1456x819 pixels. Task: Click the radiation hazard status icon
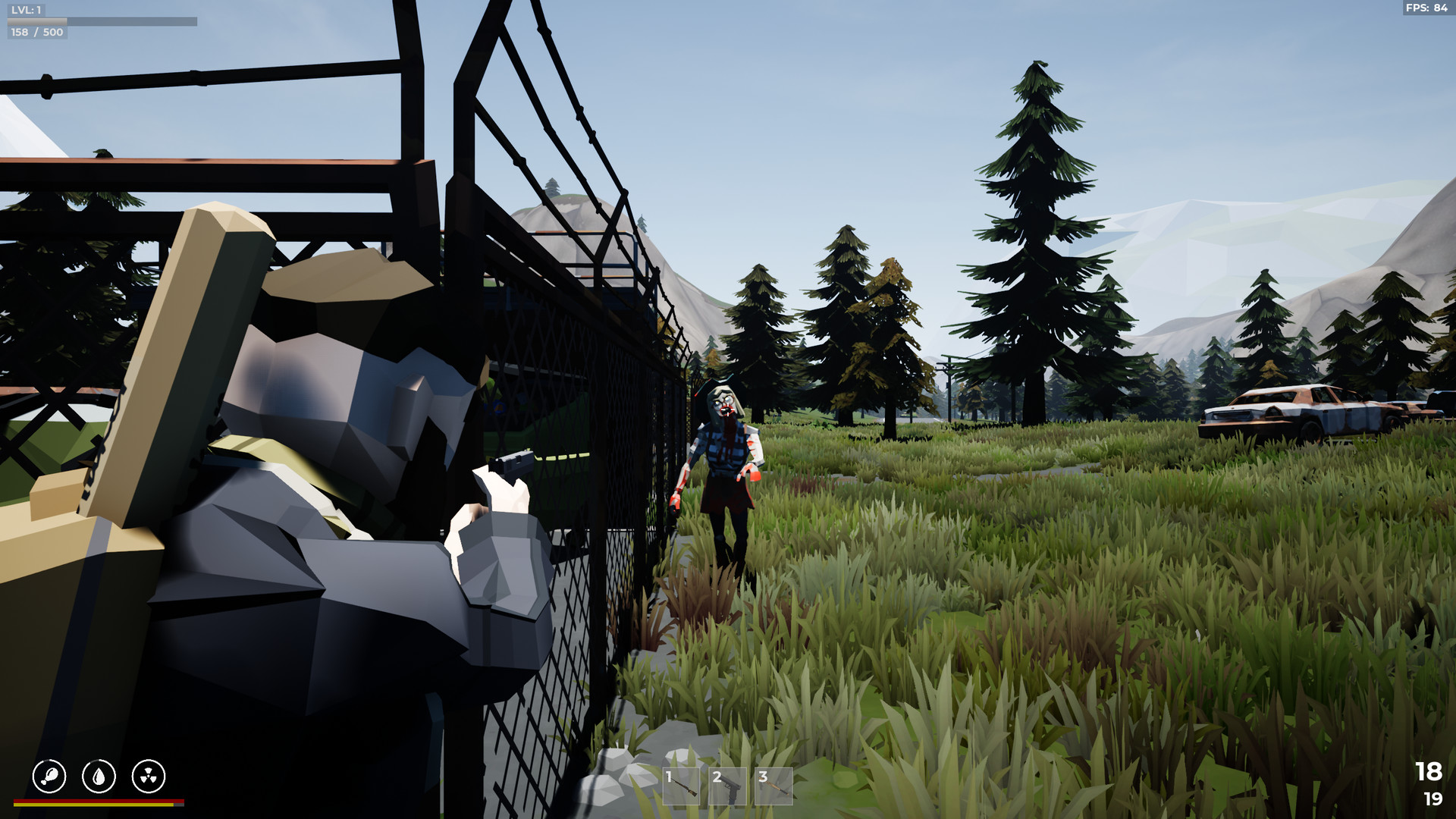(149, 776)
